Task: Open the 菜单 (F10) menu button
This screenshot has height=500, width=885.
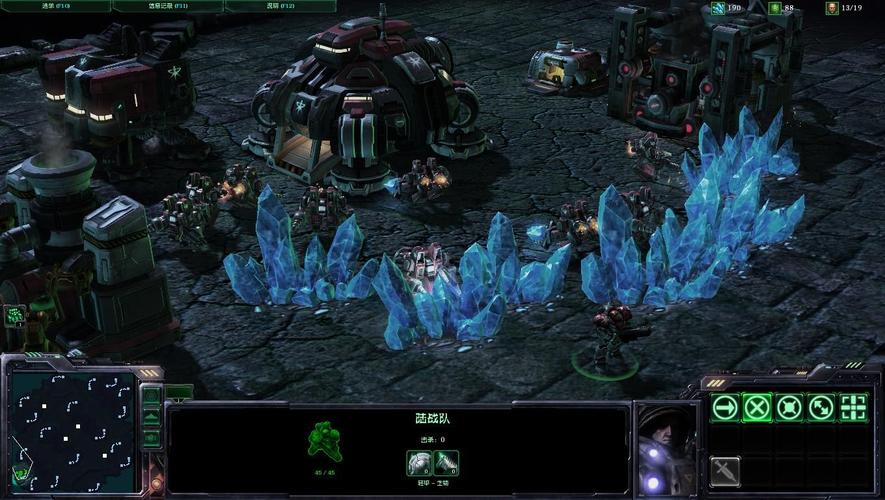Action: point(55,6)
